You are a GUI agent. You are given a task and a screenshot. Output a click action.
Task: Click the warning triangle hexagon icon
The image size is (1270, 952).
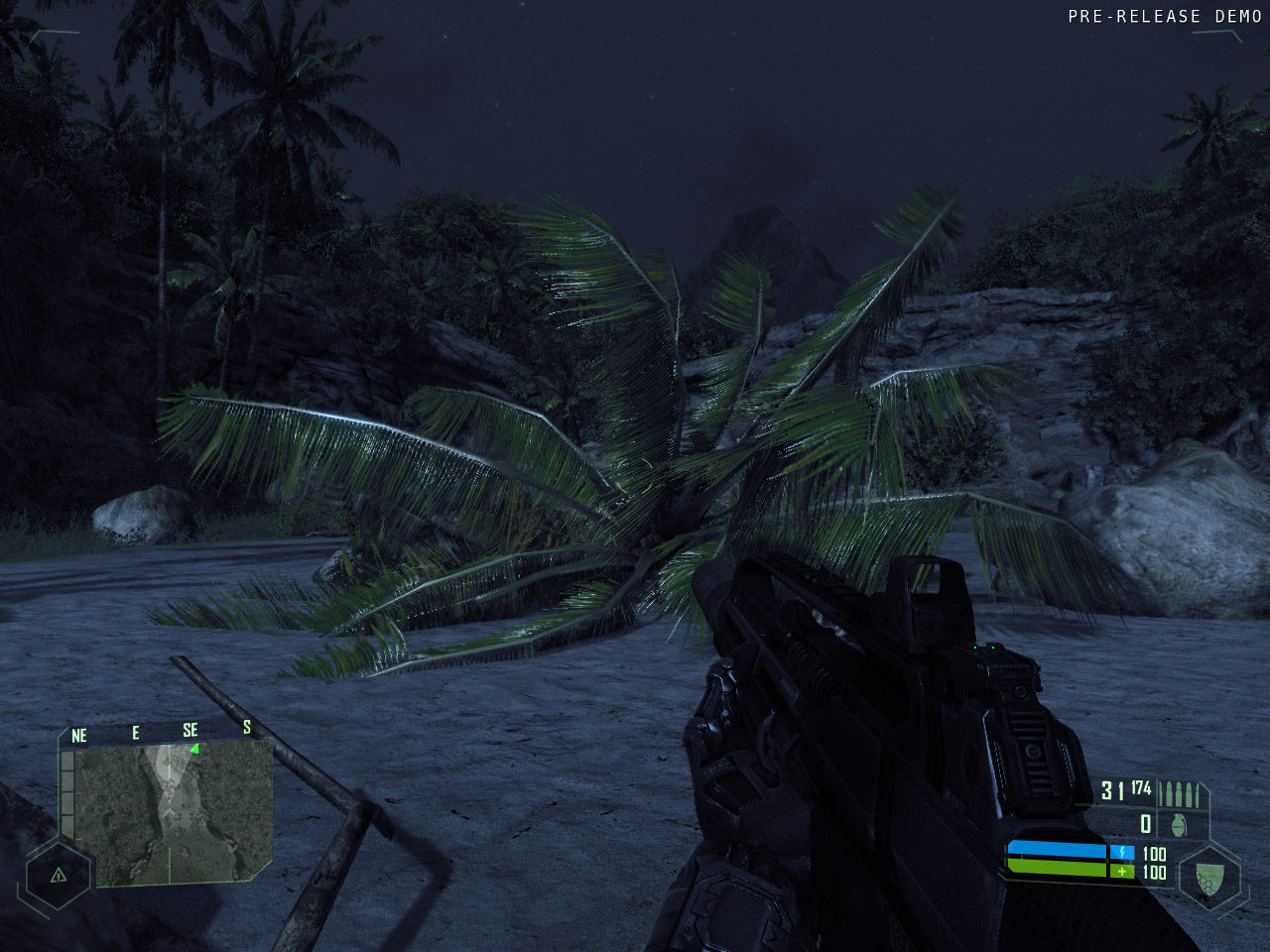click(59, 875)
